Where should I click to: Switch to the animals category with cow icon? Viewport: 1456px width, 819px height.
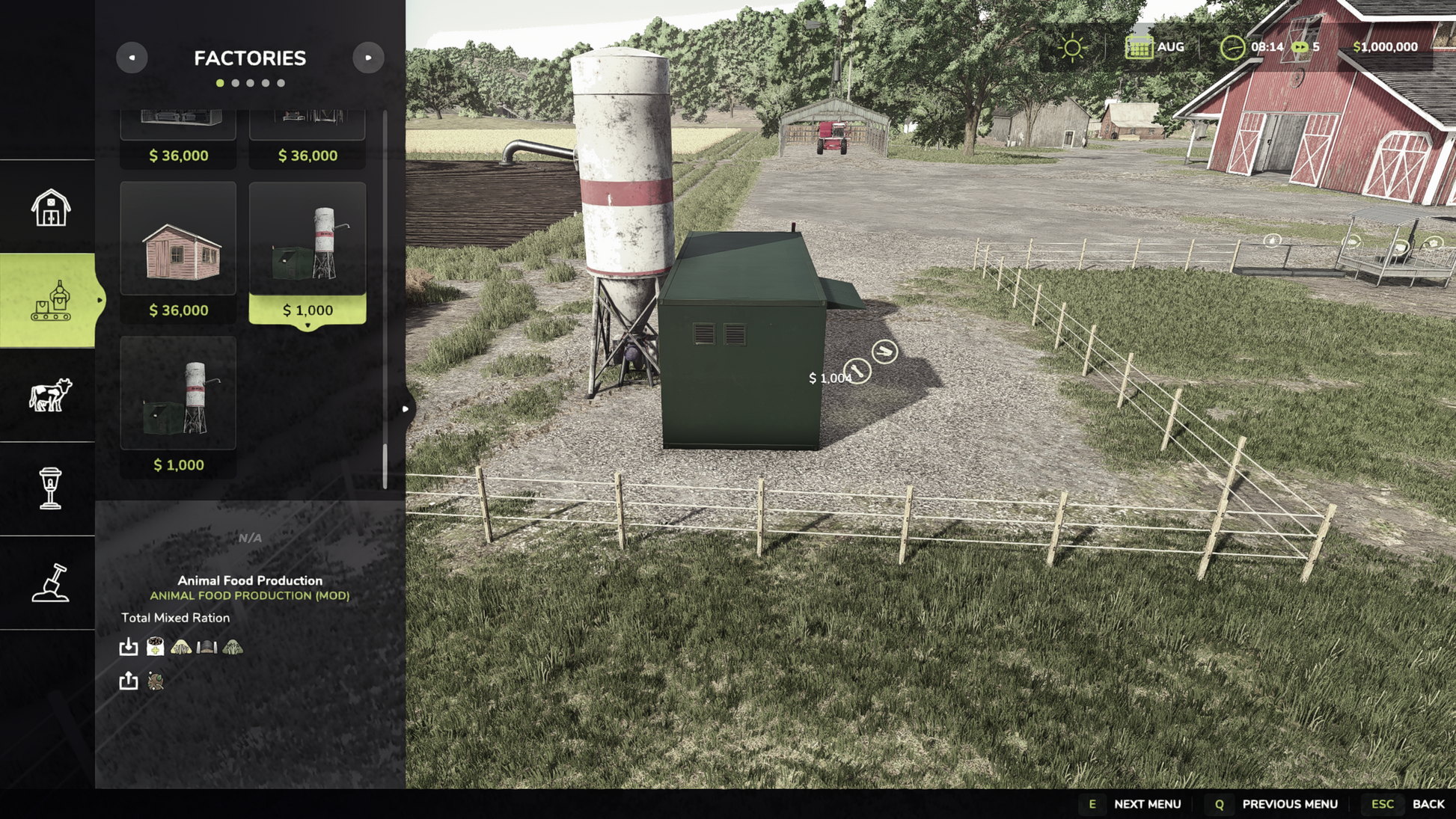point(50,395)
